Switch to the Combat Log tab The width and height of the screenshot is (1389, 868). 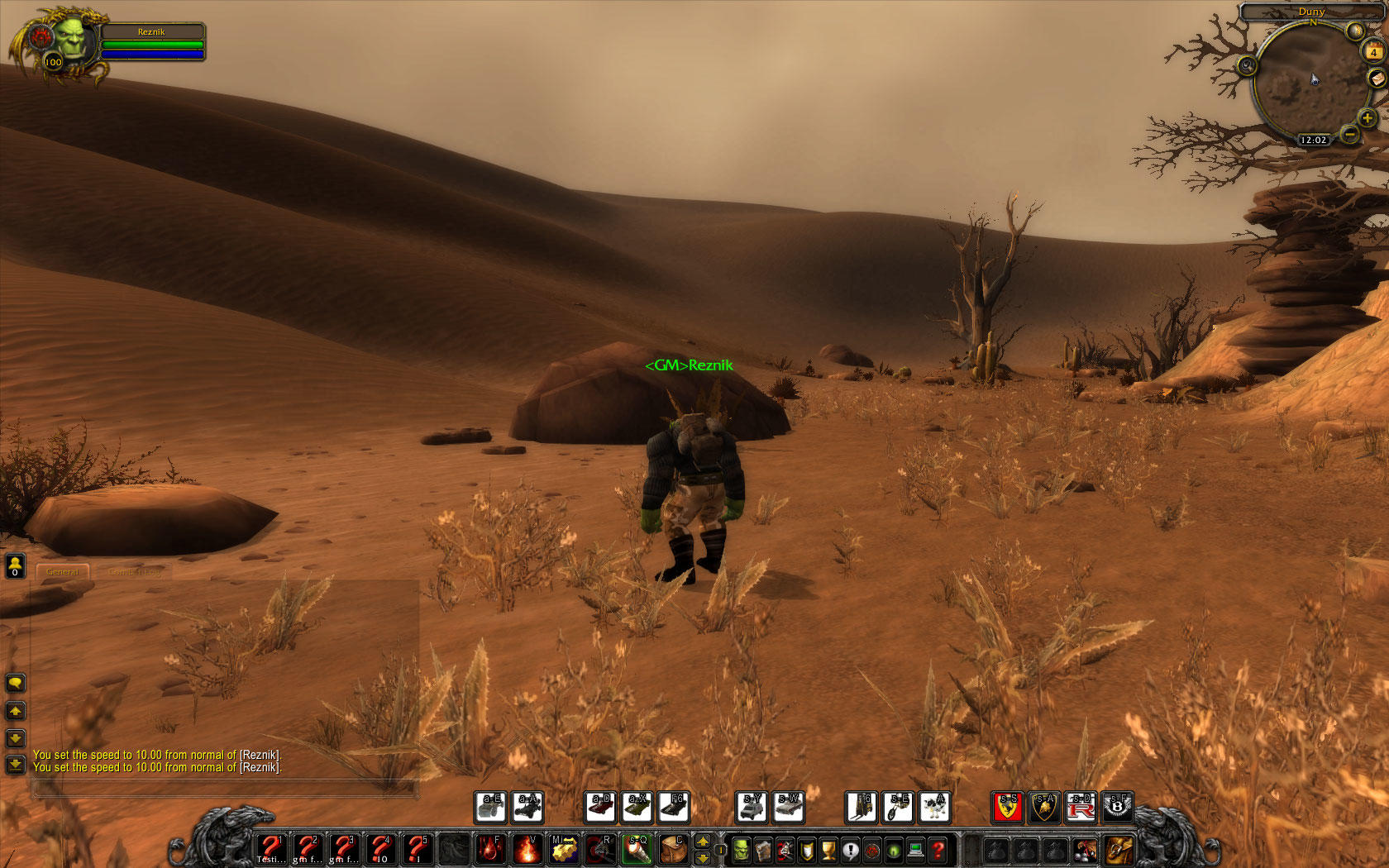click(134, 571)
